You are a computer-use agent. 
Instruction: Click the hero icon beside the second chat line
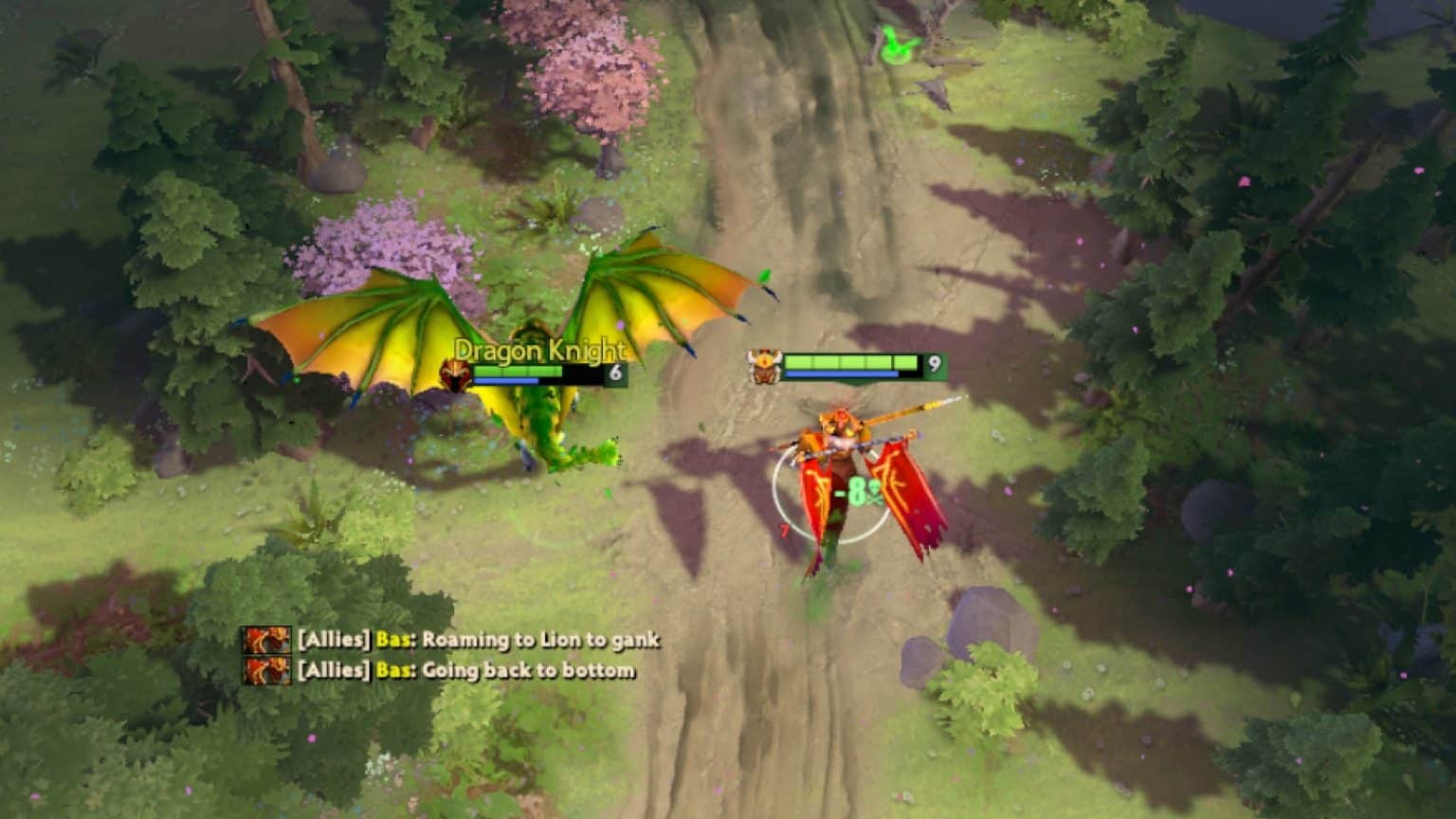[x=267, y=672]
